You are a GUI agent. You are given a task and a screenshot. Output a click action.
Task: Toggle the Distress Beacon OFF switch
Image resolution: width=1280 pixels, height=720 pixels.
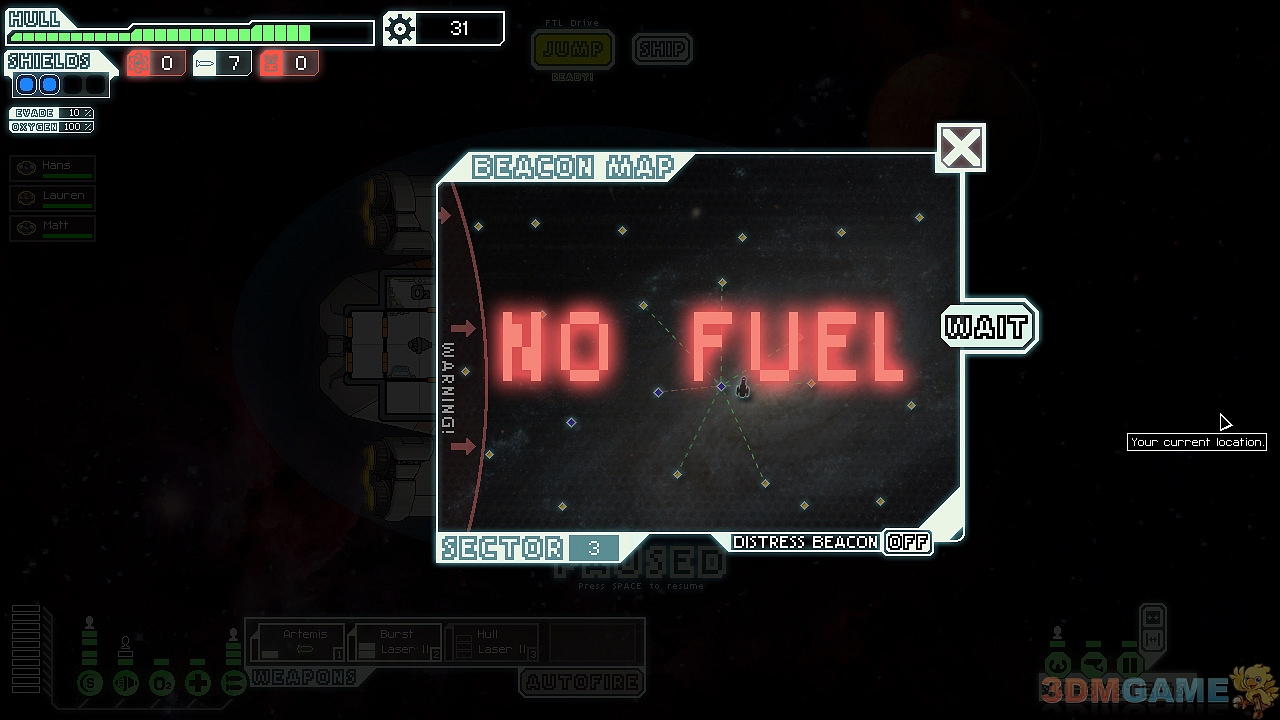pyautogui.click(x=908, y=542)
